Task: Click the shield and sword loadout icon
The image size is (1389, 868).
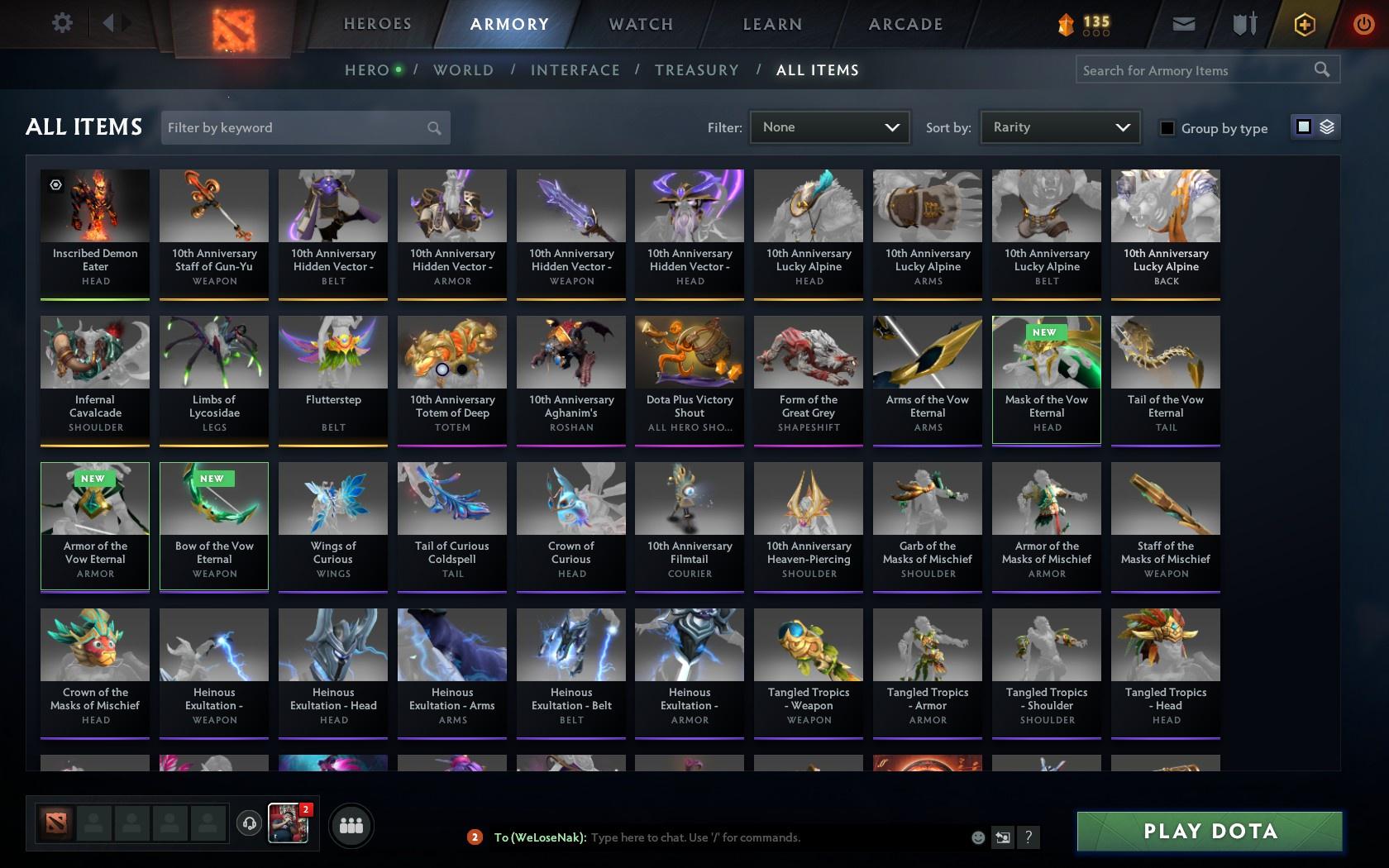Action: 1242,24
